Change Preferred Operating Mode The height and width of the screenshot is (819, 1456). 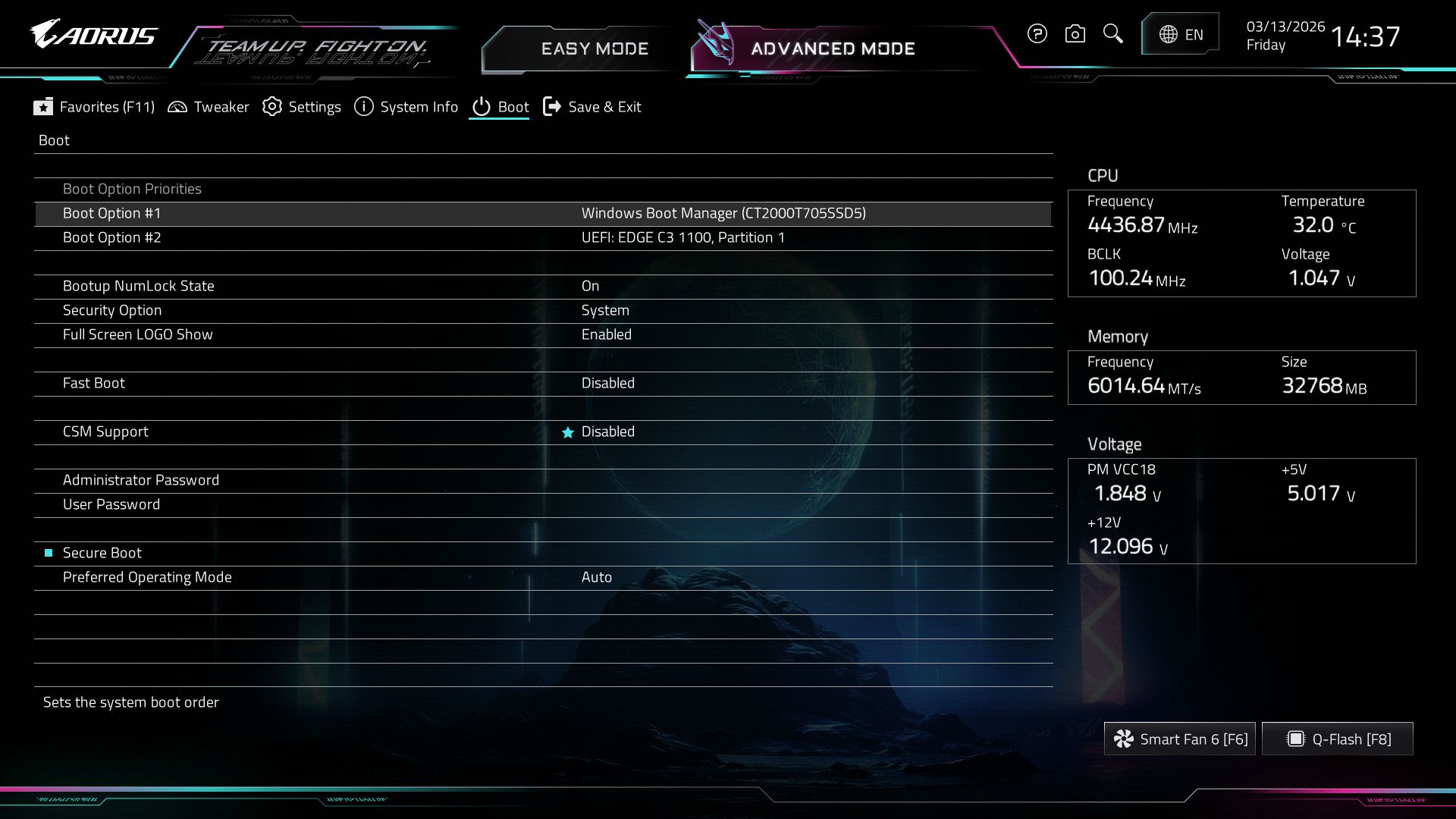596,577
